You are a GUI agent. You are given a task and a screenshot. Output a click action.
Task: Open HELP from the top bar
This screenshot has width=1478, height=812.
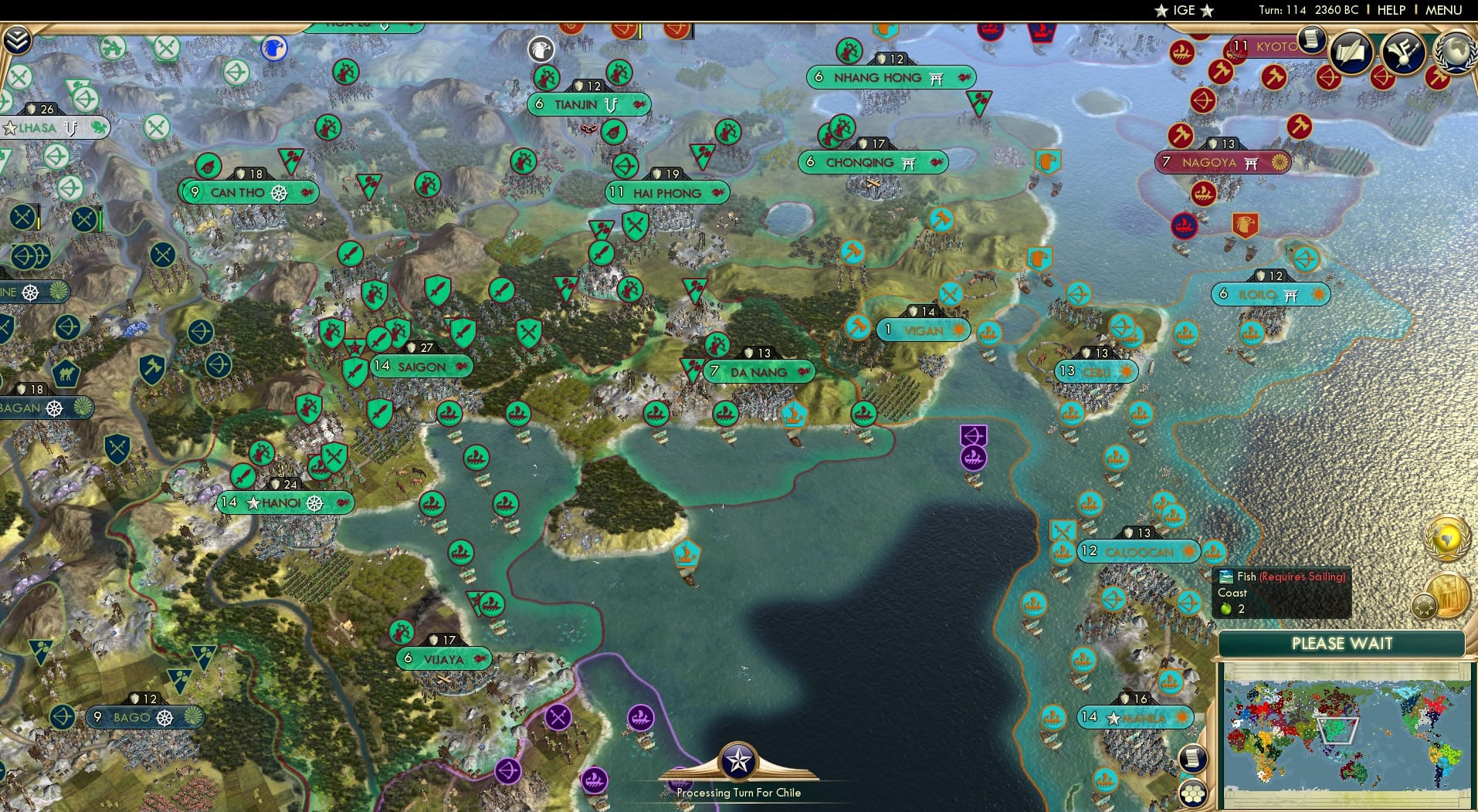[x=1391, y=10]
